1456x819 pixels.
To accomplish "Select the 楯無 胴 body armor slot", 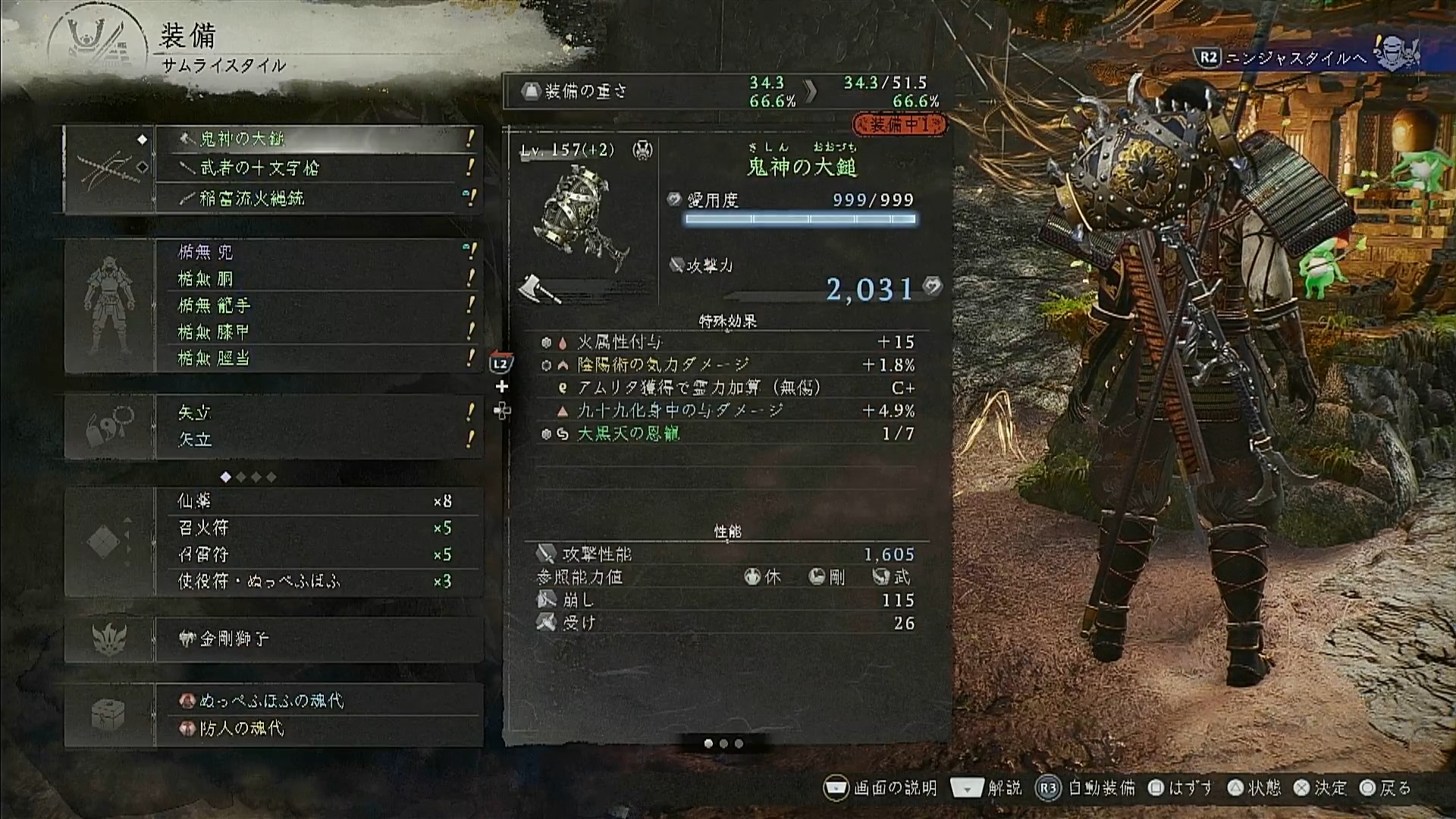I will [x=318, y=278].
